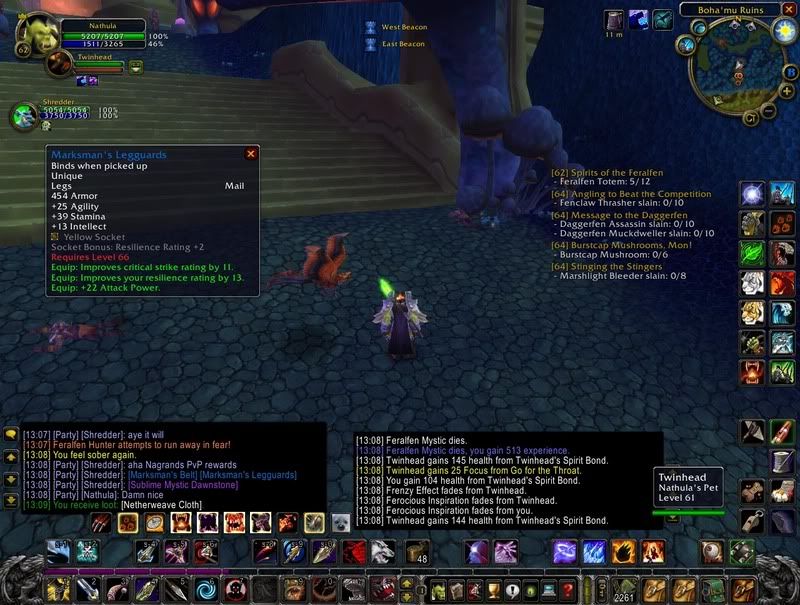Click the Boha'mu Ruins minimap
Image resolution: width=800 pixels, height=605 pixels.
pos(736,72)
